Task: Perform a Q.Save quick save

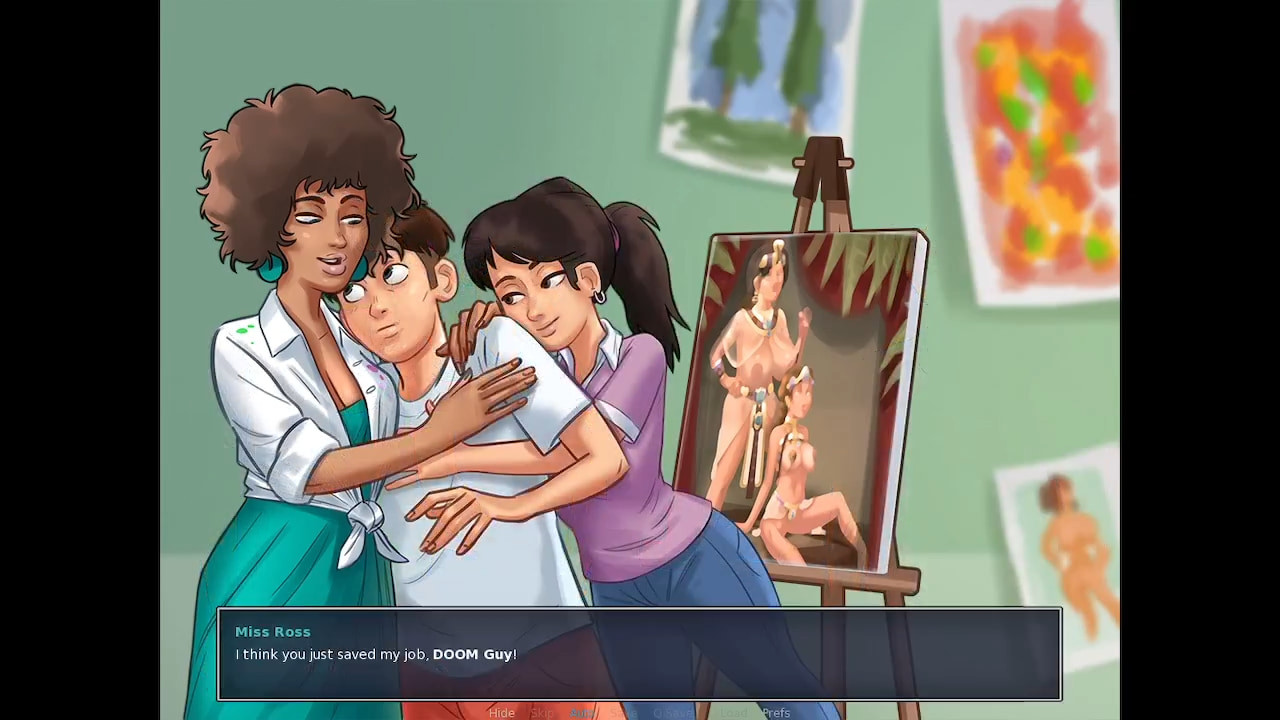Action: tap(673, 712)
